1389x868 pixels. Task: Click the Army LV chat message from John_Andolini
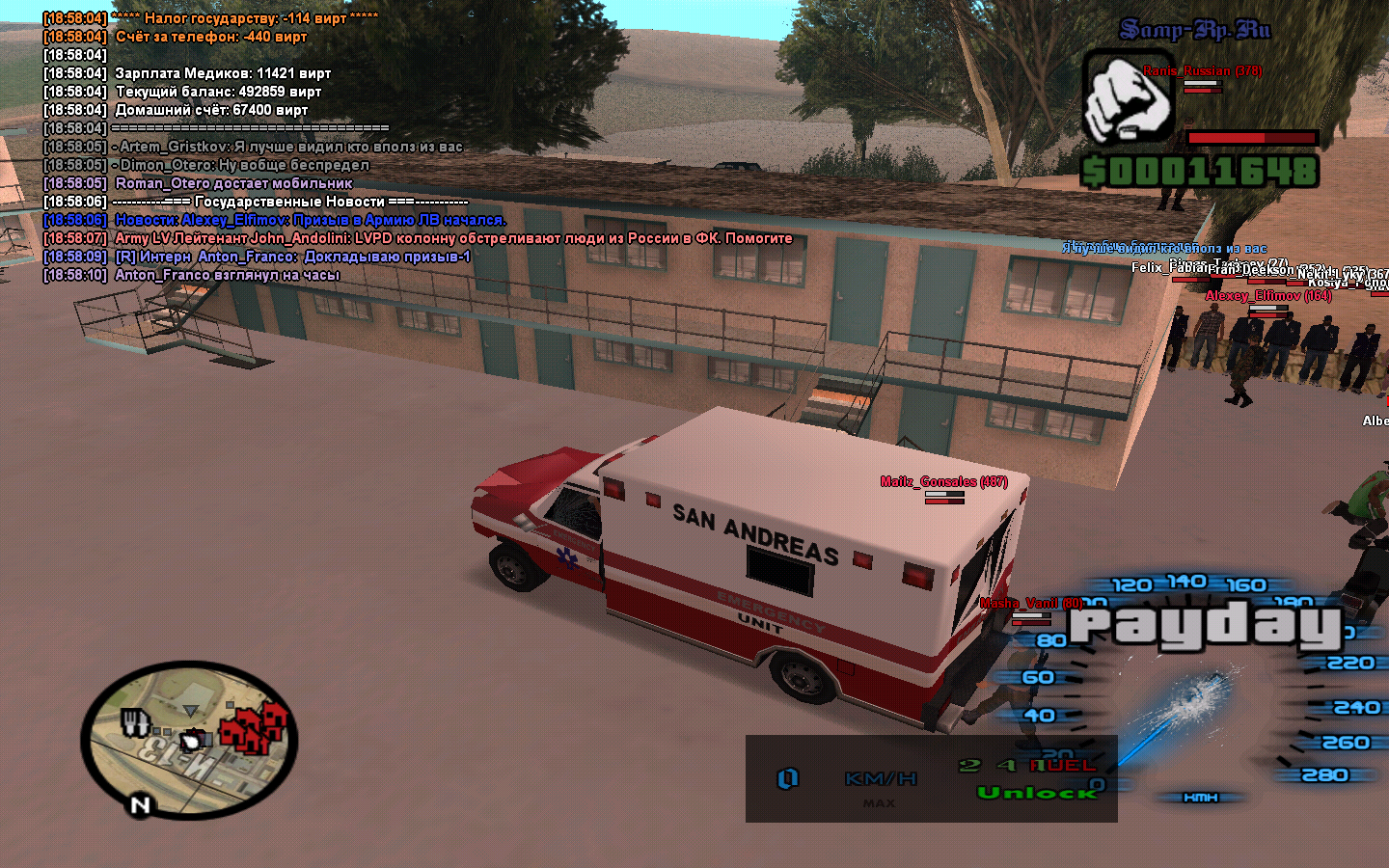[x=453, y=238]
